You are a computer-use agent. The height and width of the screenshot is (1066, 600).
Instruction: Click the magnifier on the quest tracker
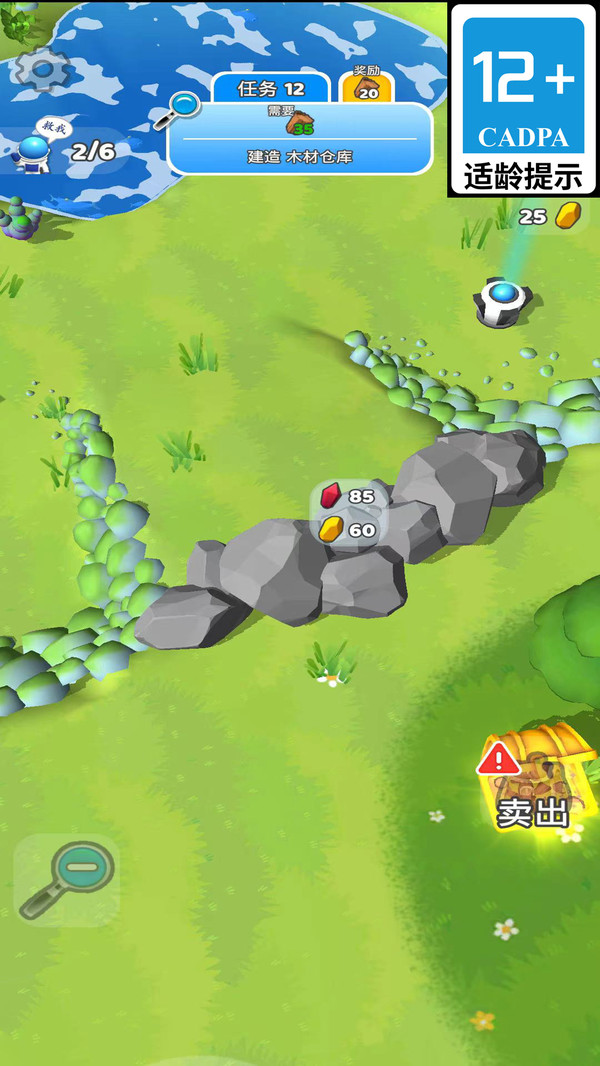184,106
